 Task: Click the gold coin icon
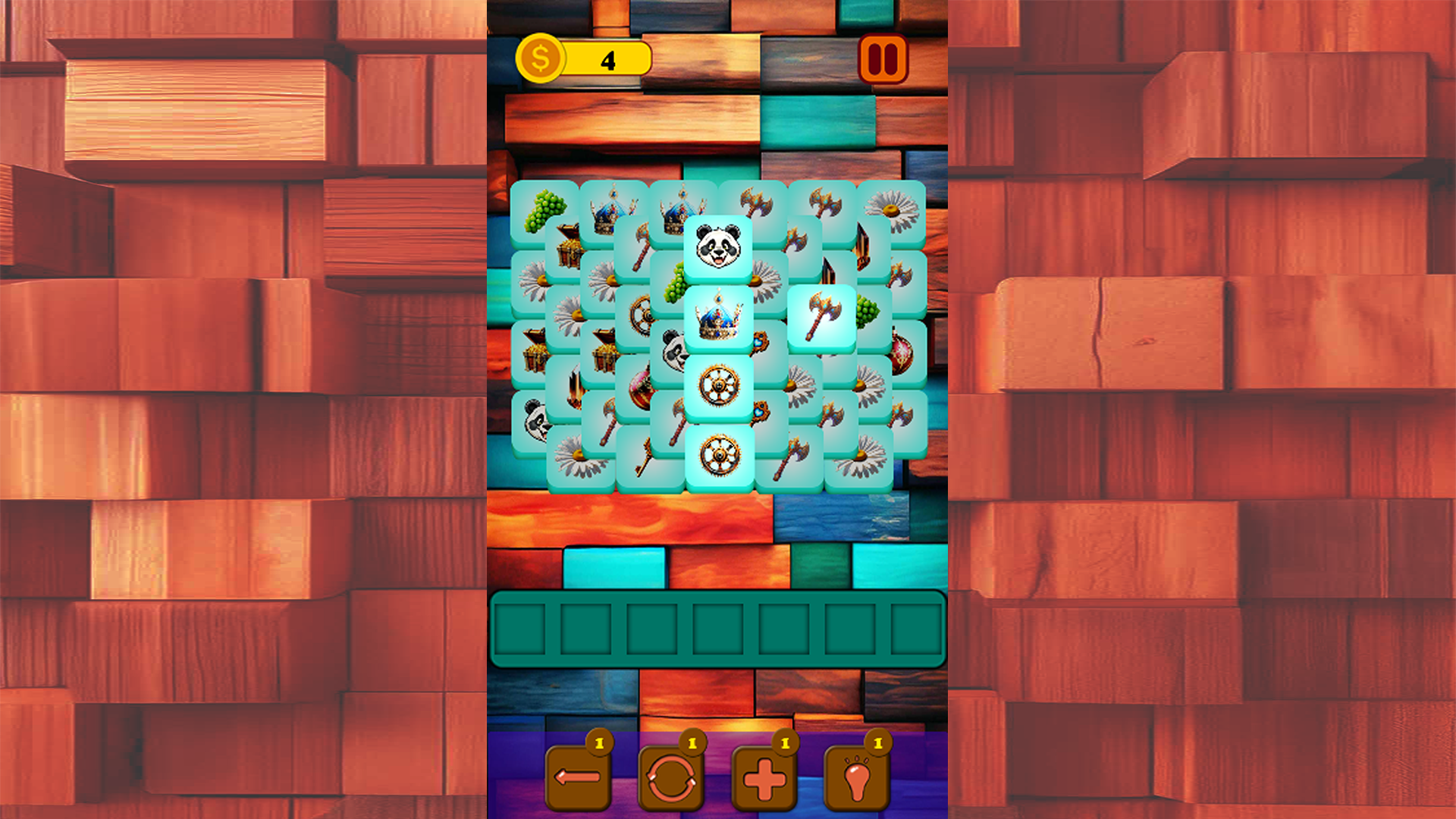pyautogui.click(x=541, y=56)
